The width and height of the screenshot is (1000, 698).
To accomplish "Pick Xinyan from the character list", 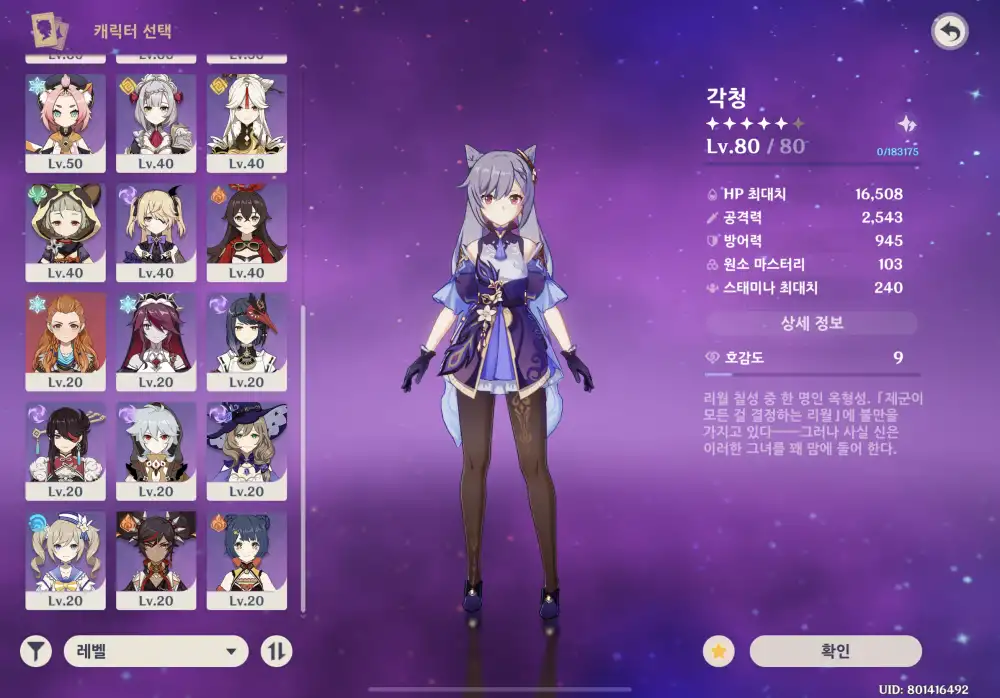I will coord(156,556).
